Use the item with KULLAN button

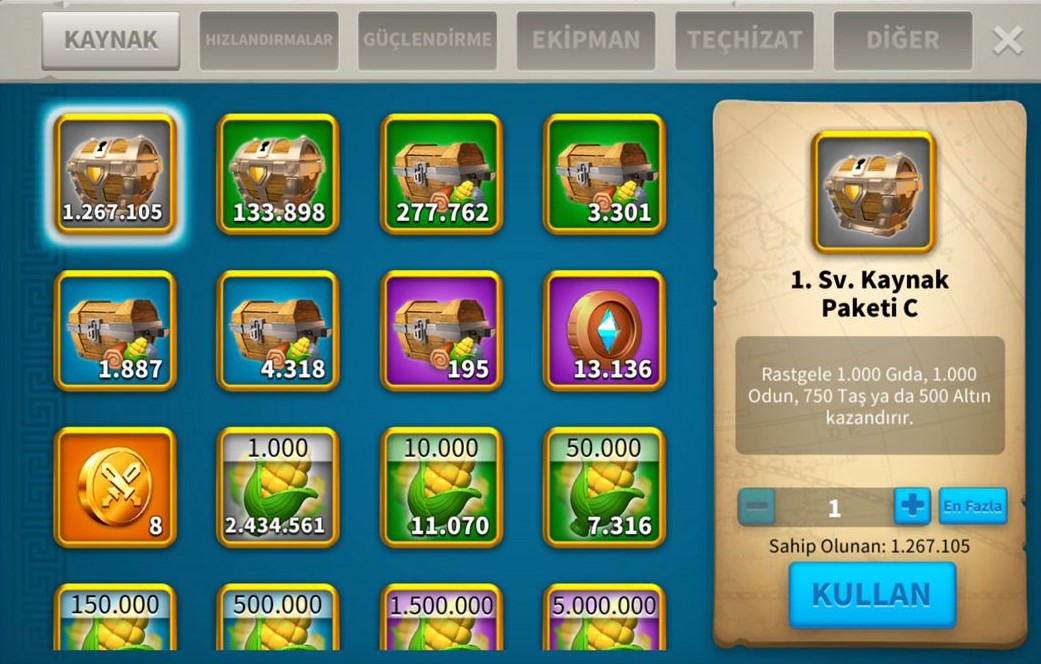click(x=871, y=594)
